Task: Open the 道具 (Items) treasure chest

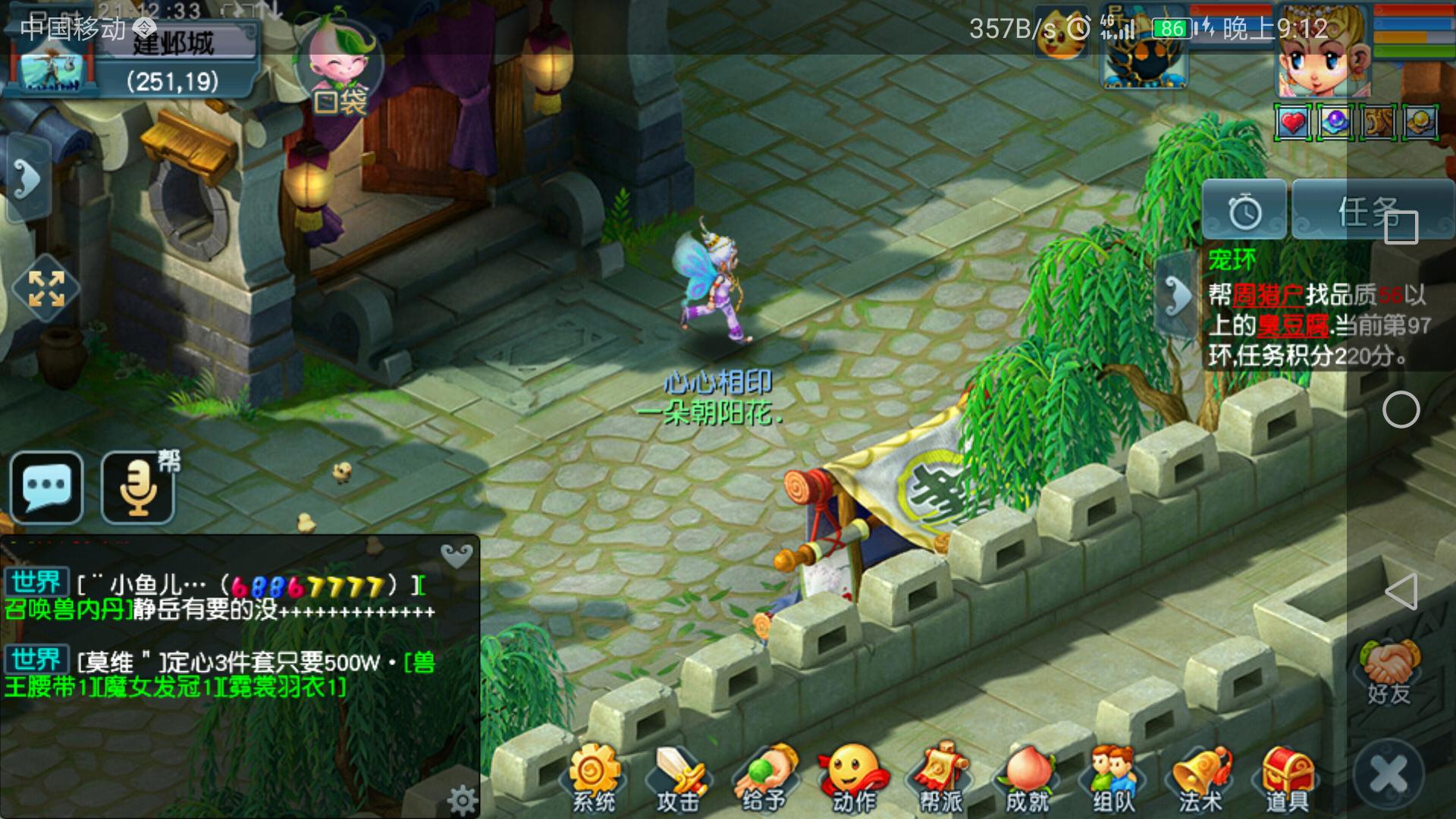Action: click(x=1287, y=777)
